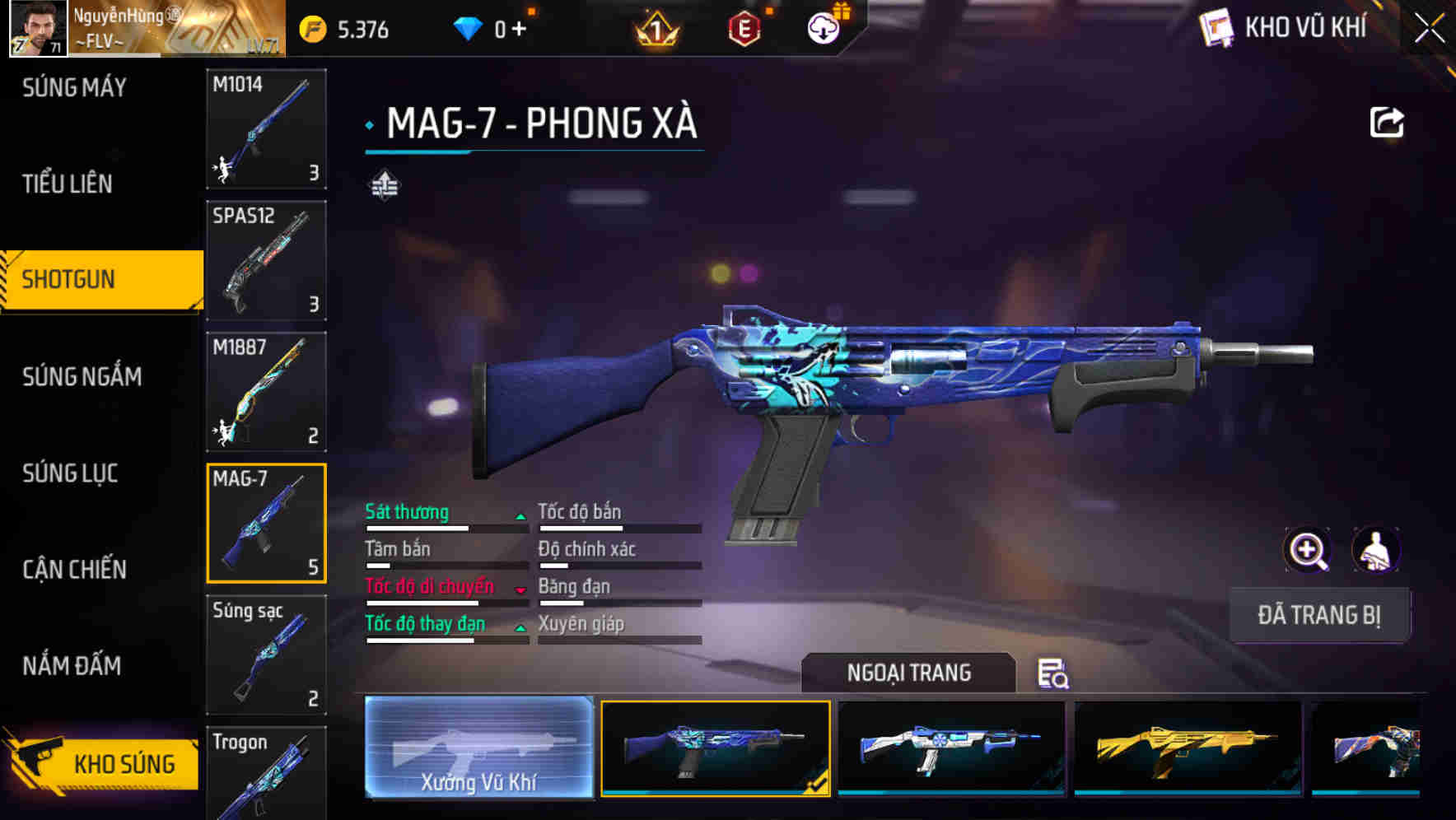Switch to the TIỂU LIÊN category
The height and width of the screenshot is (820, 1456).
68,184
